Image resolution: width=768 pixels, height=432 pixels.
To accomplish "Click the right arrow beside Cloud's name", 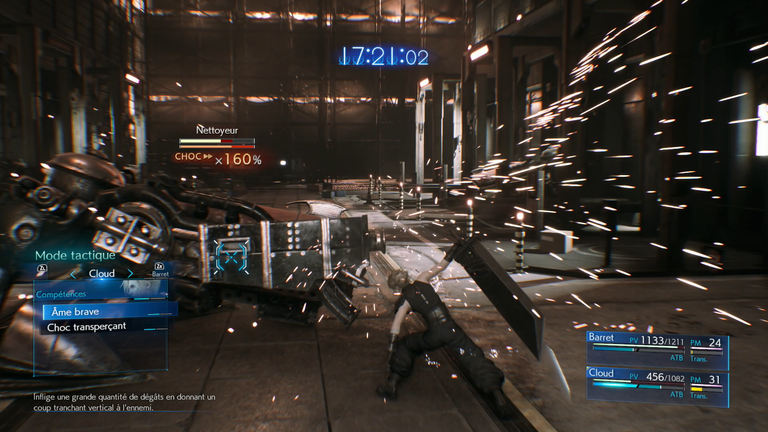I will pos(131,273).
